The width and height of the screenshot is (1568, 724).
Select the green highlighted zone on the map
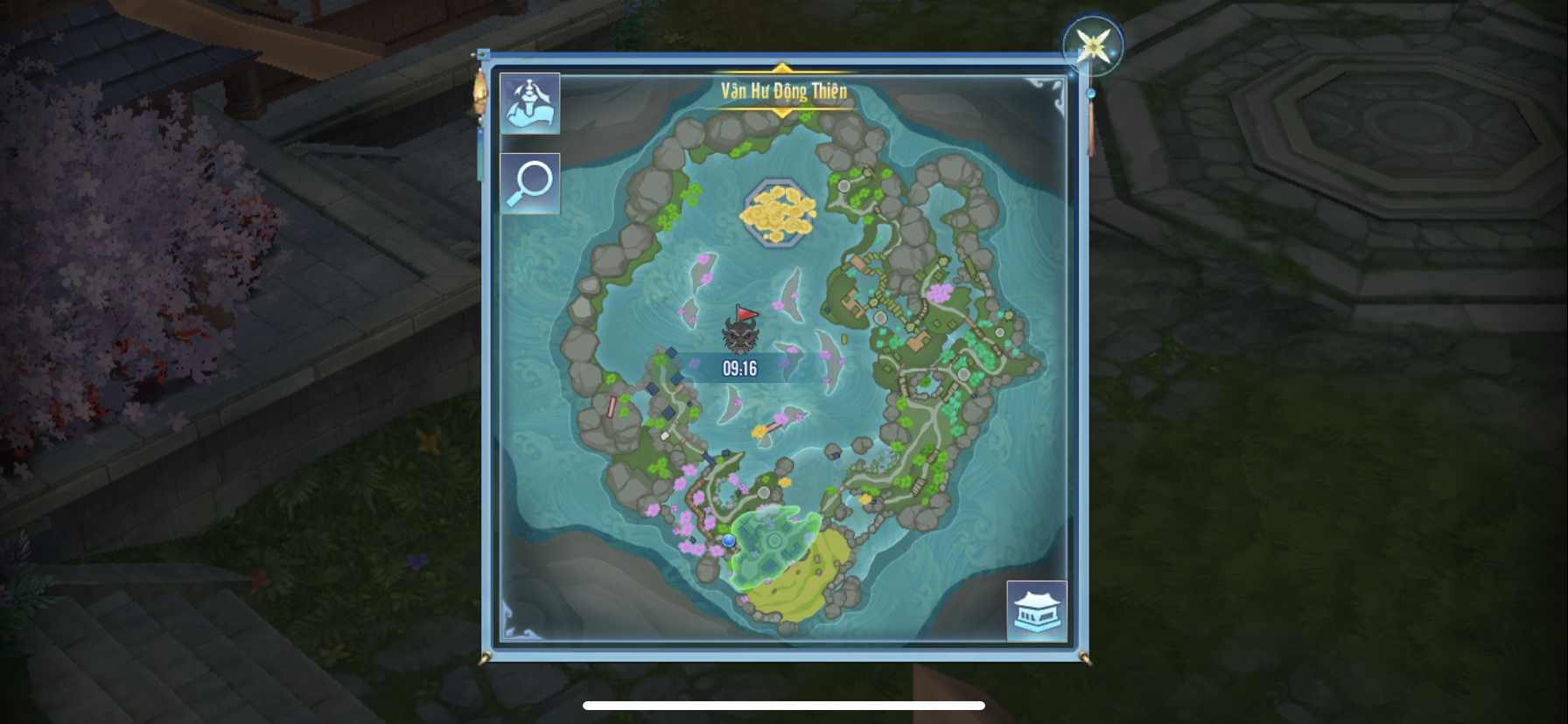click(773, 541)
